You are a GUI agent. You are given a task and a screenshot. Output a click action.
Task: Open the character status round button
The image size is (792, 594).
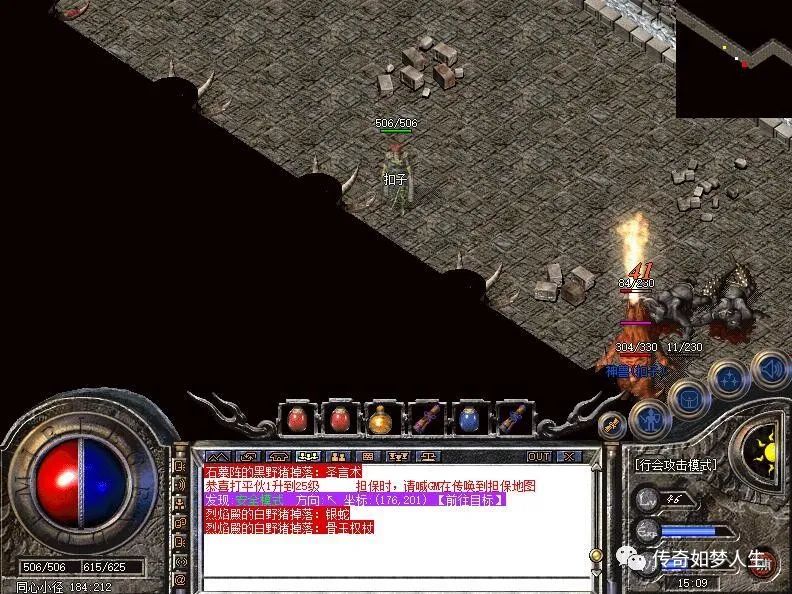[649, 420]
